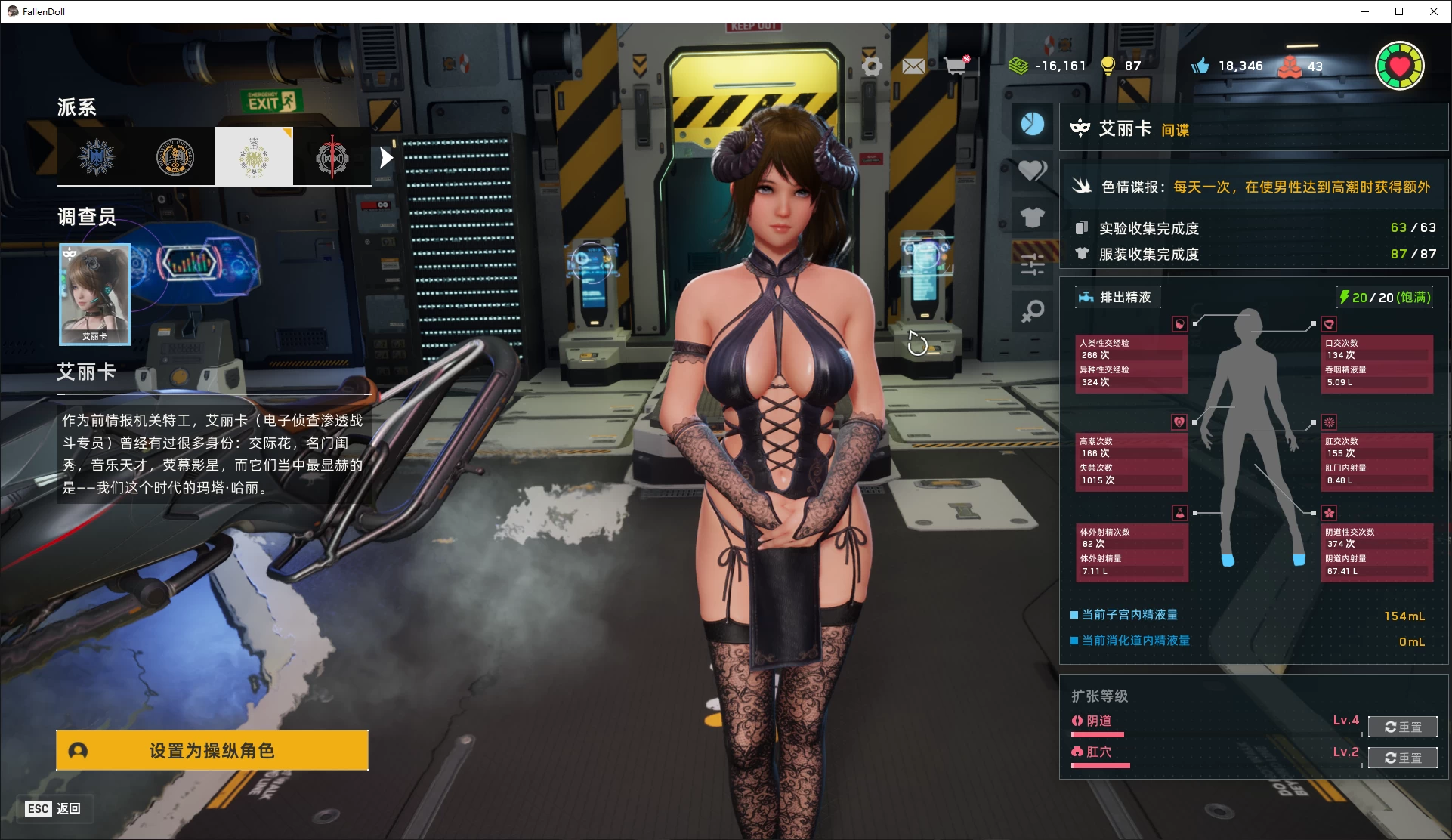Reset the Lv.4 expansion level
1452x840 pixels.
click(1402, 727)
